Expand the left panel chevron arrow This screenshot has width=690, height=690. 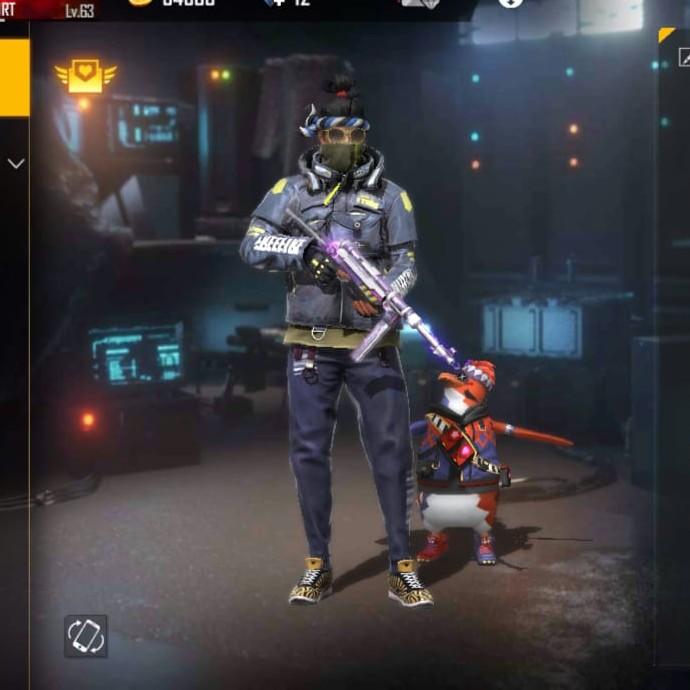pyautogui.click(x=15, y=163)
